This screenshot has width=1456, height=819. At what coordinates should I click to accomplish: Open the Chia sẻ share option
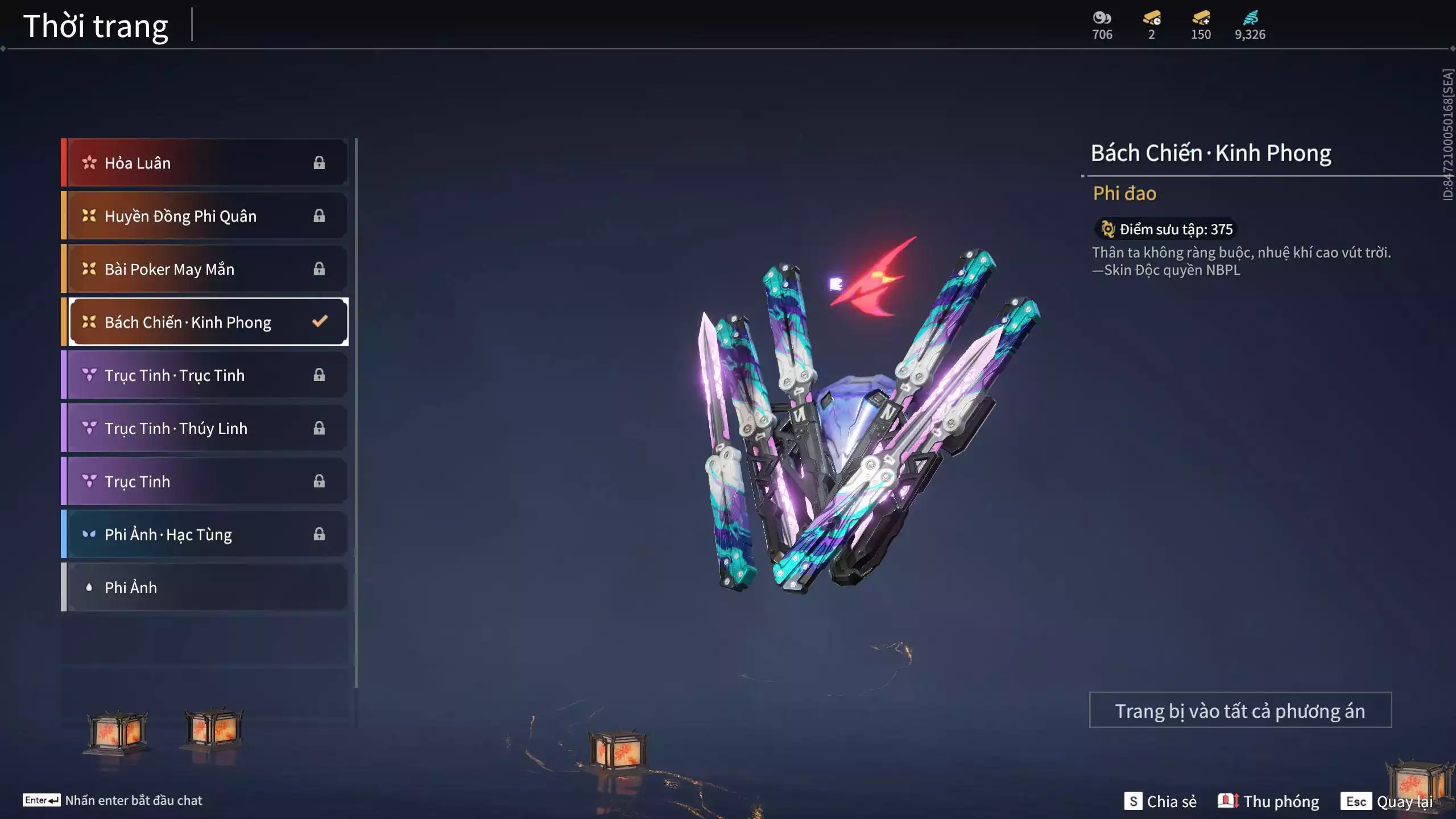tap(1160, 801)
